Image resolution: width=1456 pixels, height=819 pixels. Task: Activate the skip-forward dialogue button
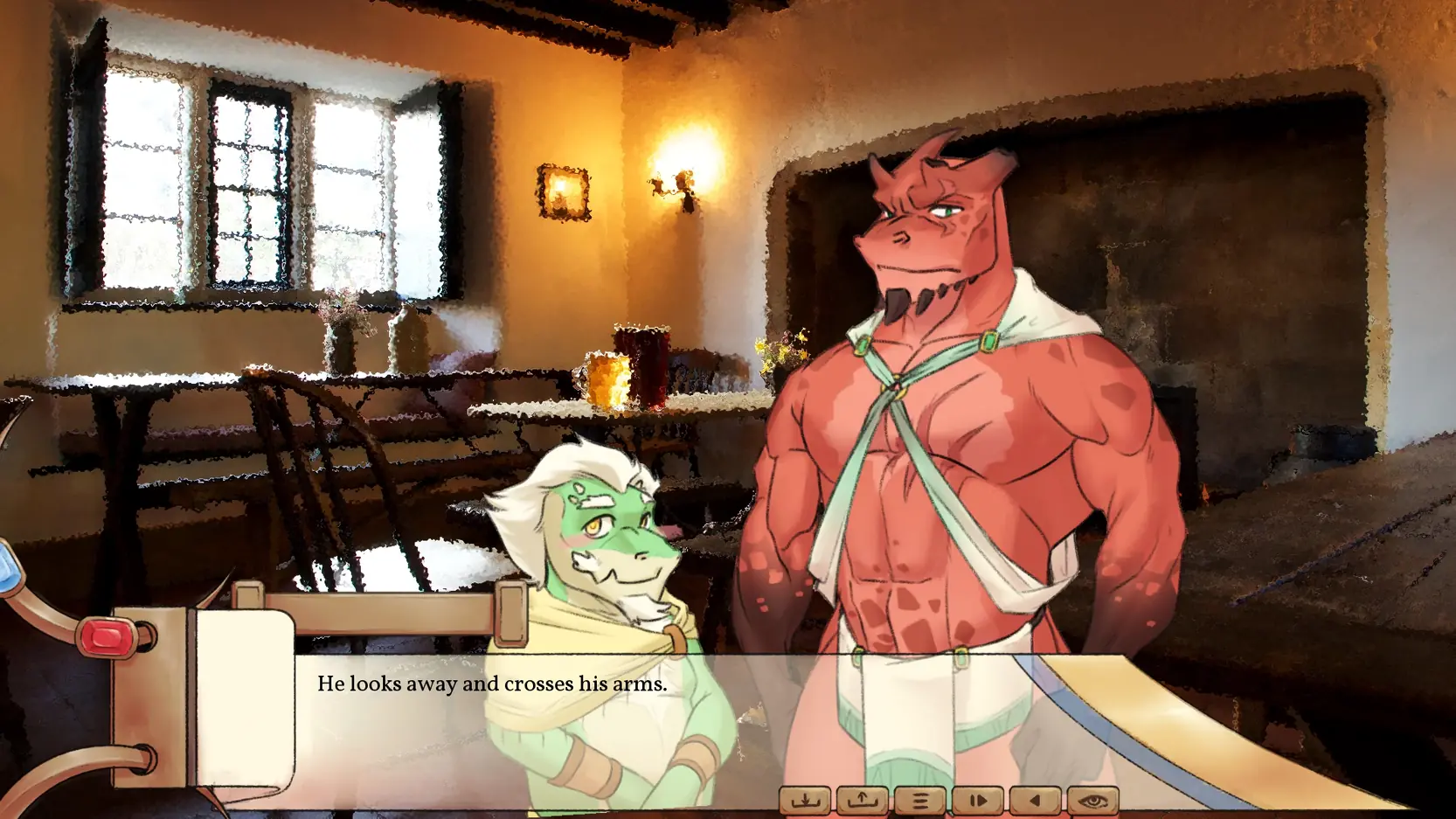(978, 800)
